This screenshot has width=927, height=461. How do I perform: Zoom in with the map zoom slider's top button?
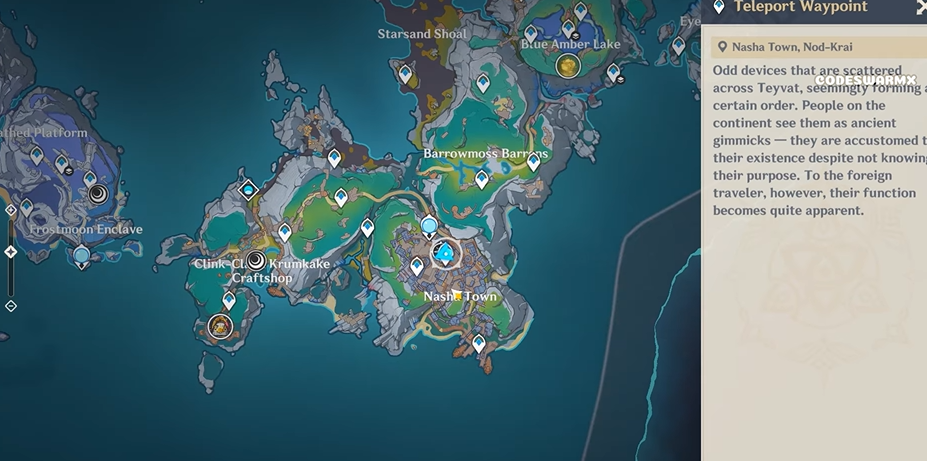11,210
